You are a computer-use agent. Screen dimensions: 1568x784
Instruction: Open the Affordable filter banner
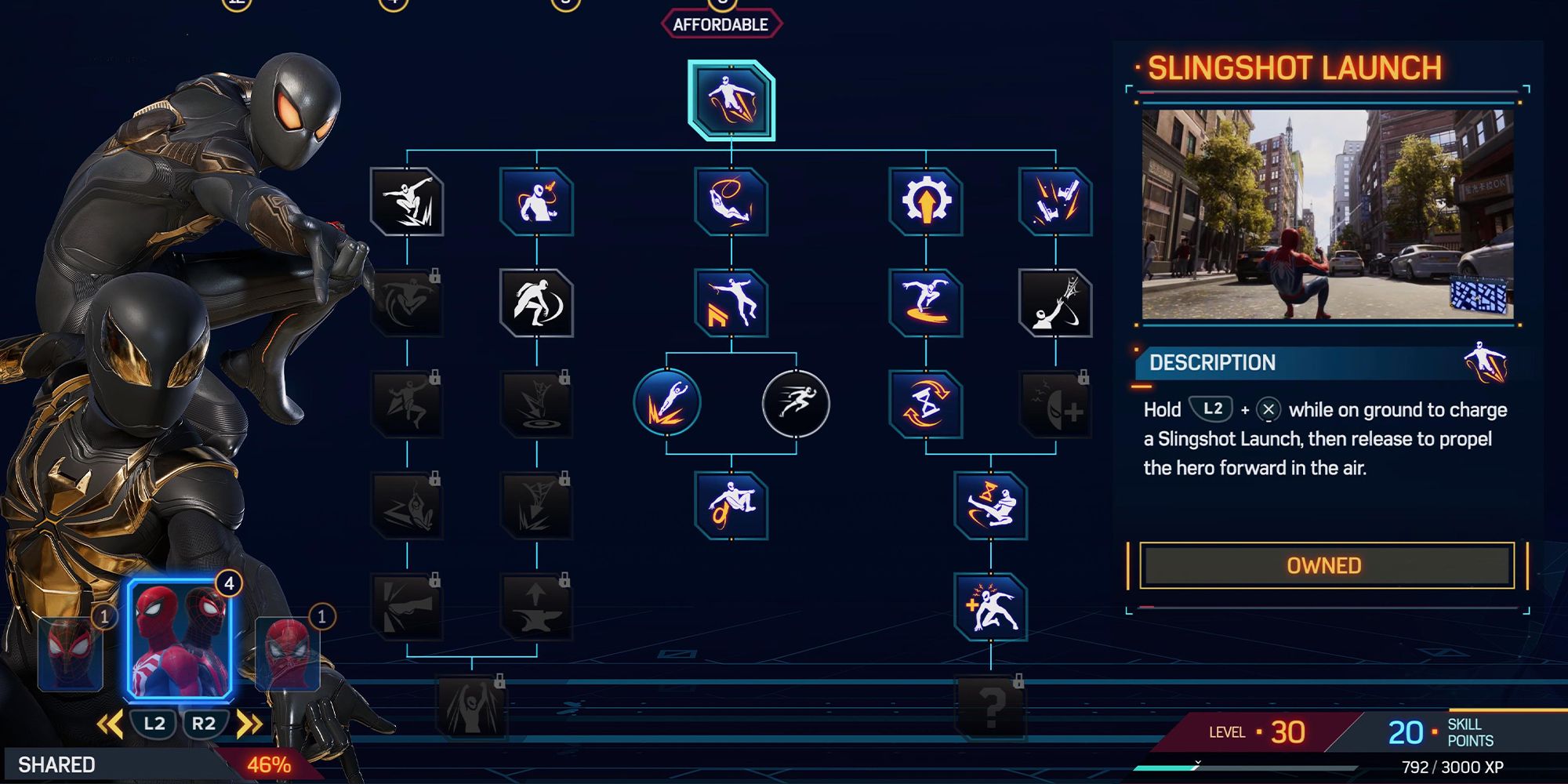click(721, 22)
